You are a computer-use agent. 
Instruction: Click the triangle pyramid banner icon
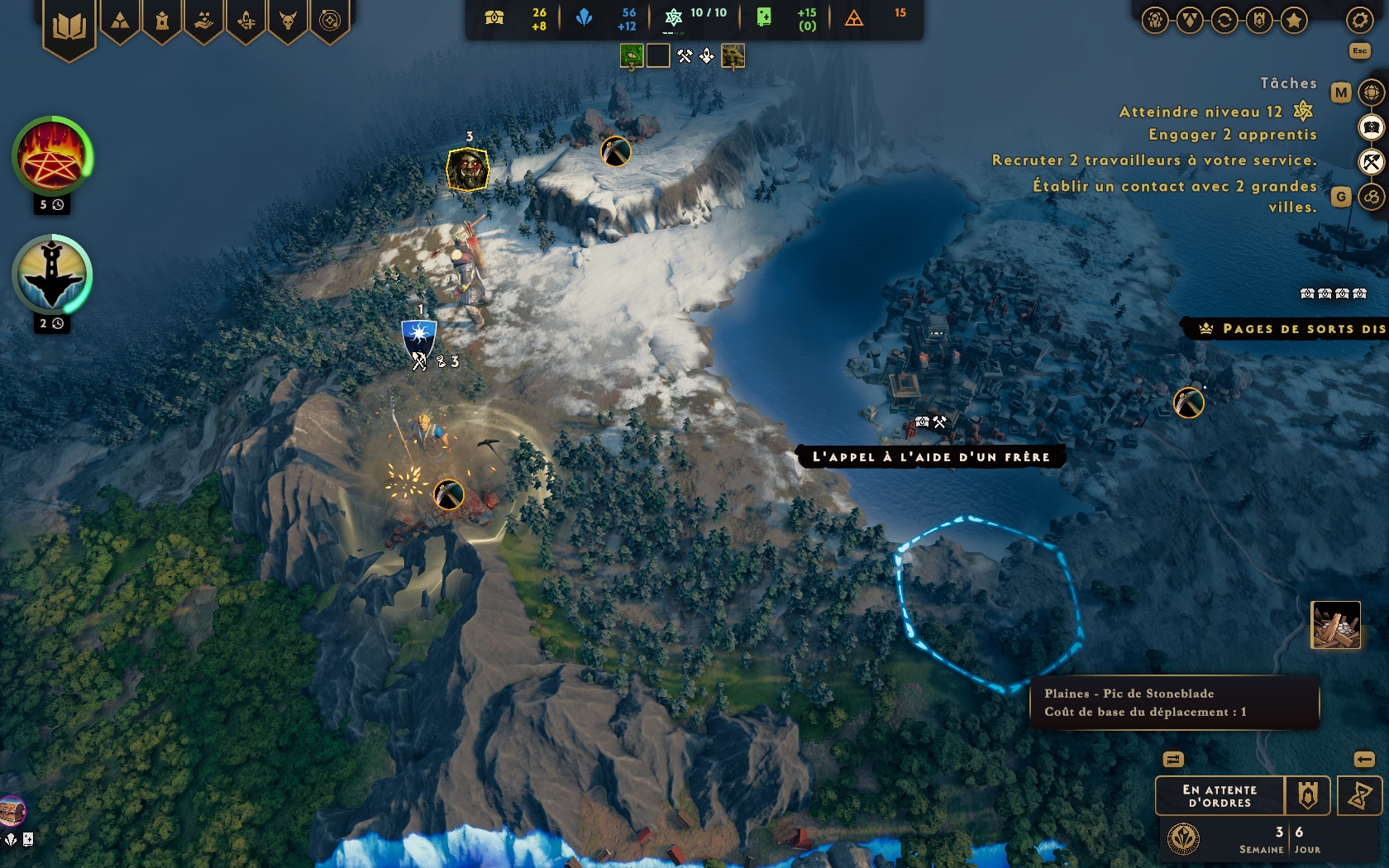(121, 21)
